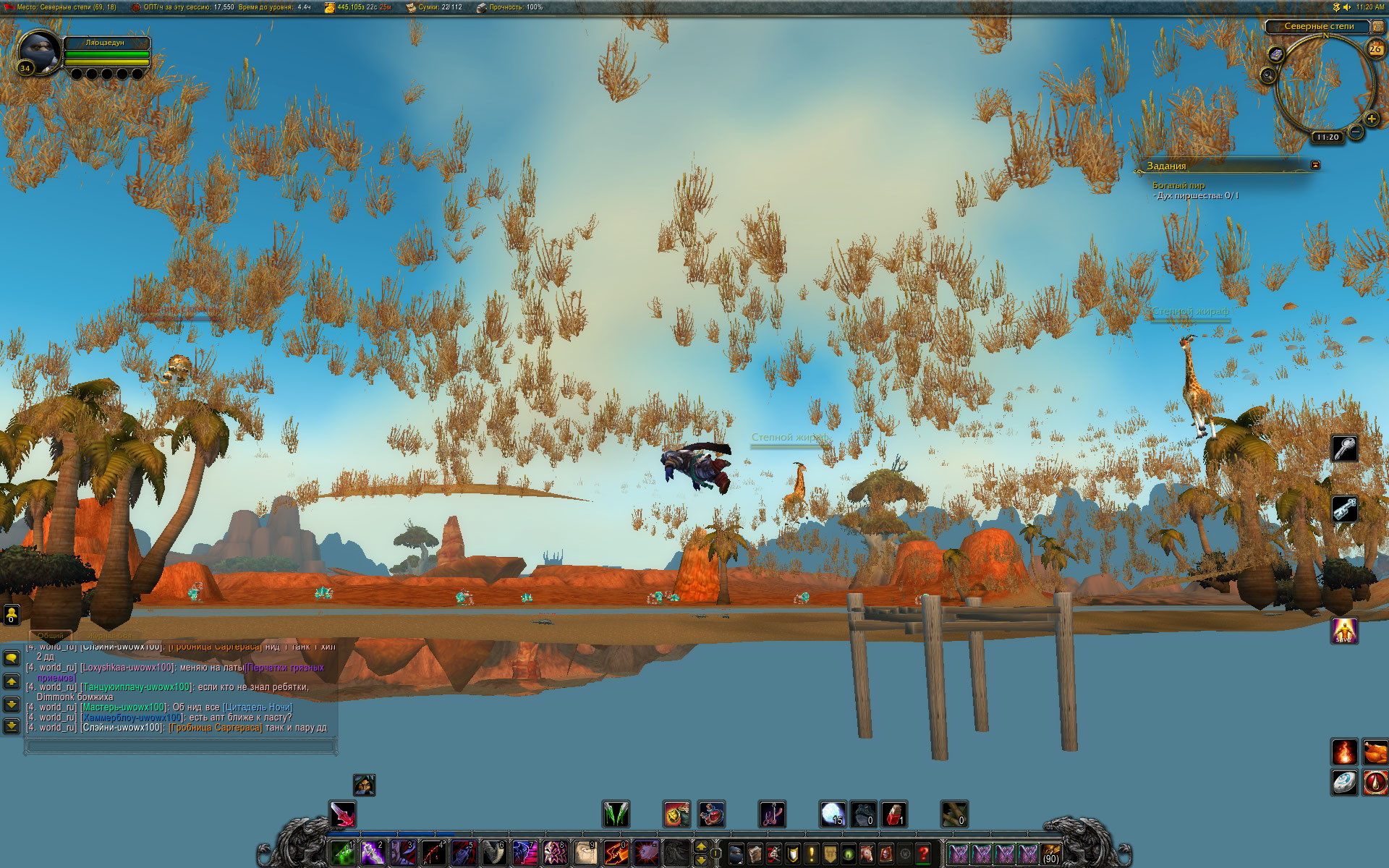The image size is (1389, 868).
Task: Select the Богатый пир quest entry
Action: pos(1178,185)
